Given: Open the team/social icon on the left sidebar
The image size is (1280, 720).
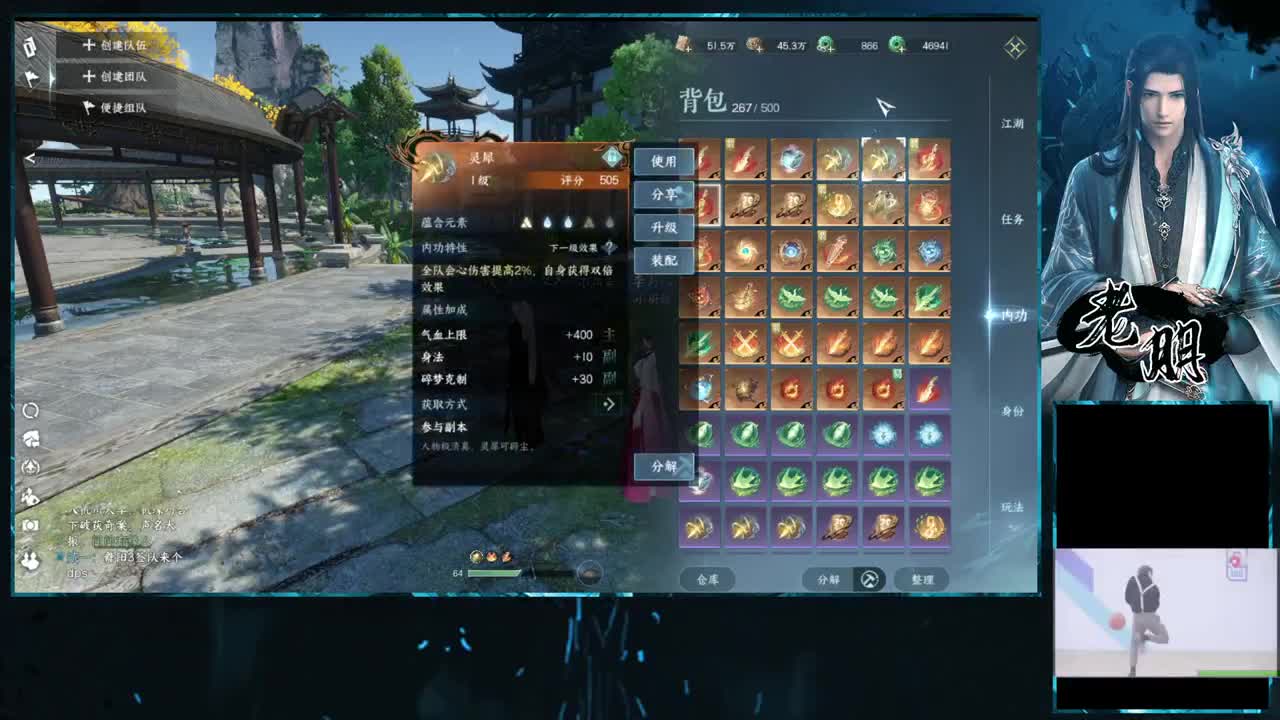Looking at the screenshot, I should (32, 562).
